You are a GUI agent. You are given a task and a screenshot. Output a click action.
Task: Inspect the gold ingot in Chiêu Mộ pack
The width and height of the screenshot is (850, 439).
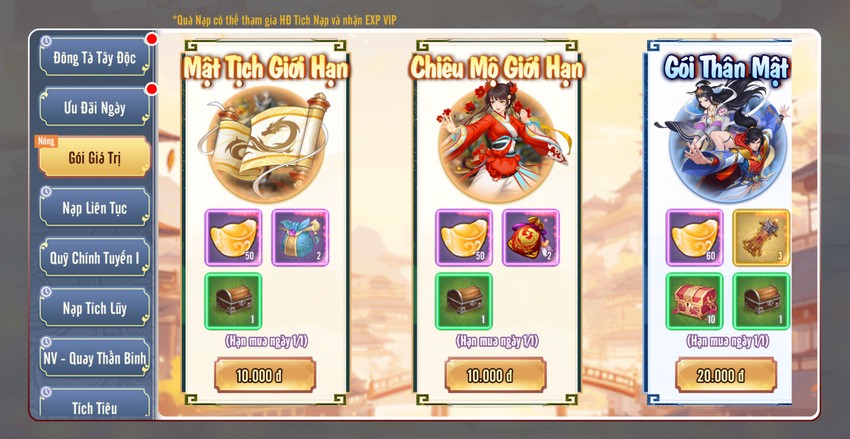(464, 237)
